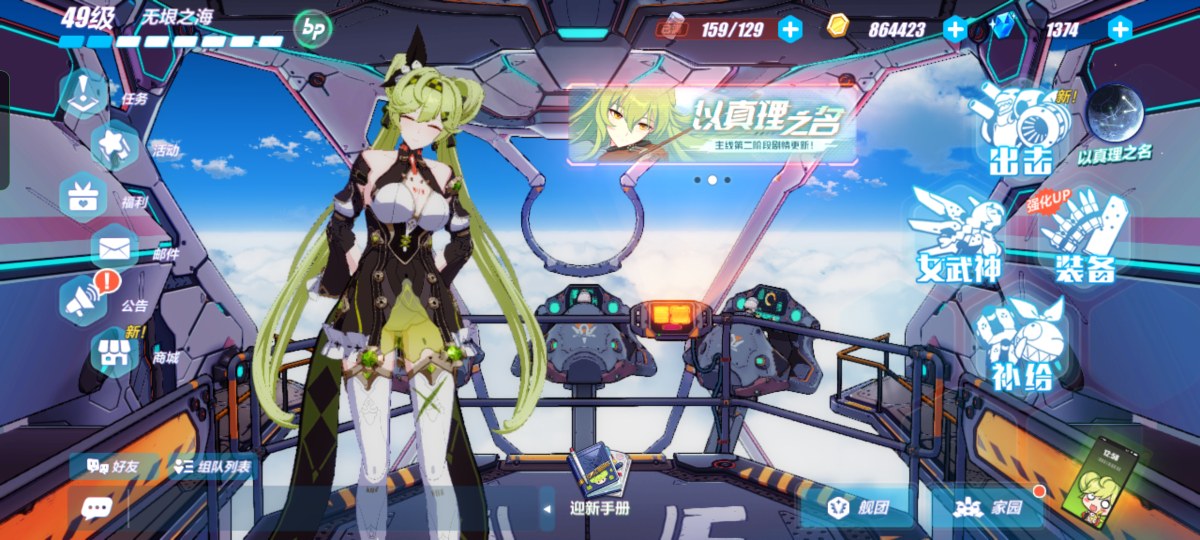The width and height of the screenshot is (1200, 540).
Task: Check the 邮件 mailbox
Action: point(115,248)
